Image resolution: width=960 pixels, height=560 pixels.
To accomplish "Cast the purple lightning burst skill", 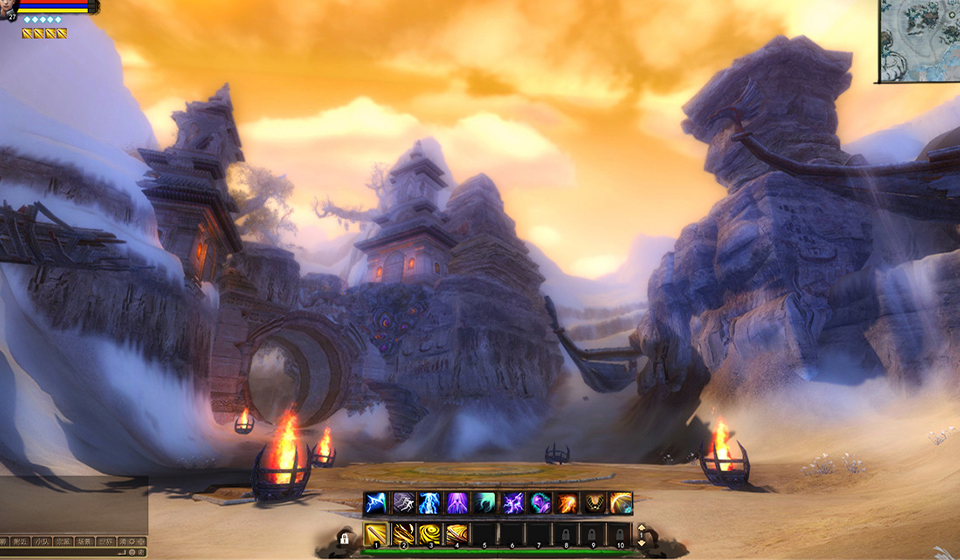I will pos(512,503).
